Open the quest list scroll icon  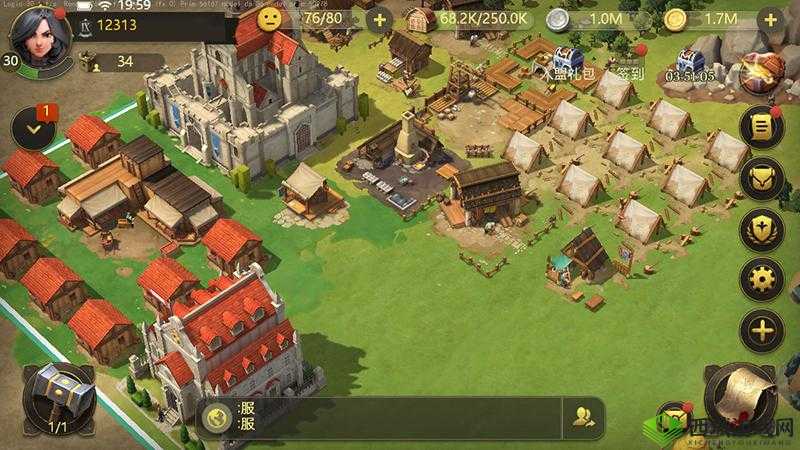click(x=761, y=129)
